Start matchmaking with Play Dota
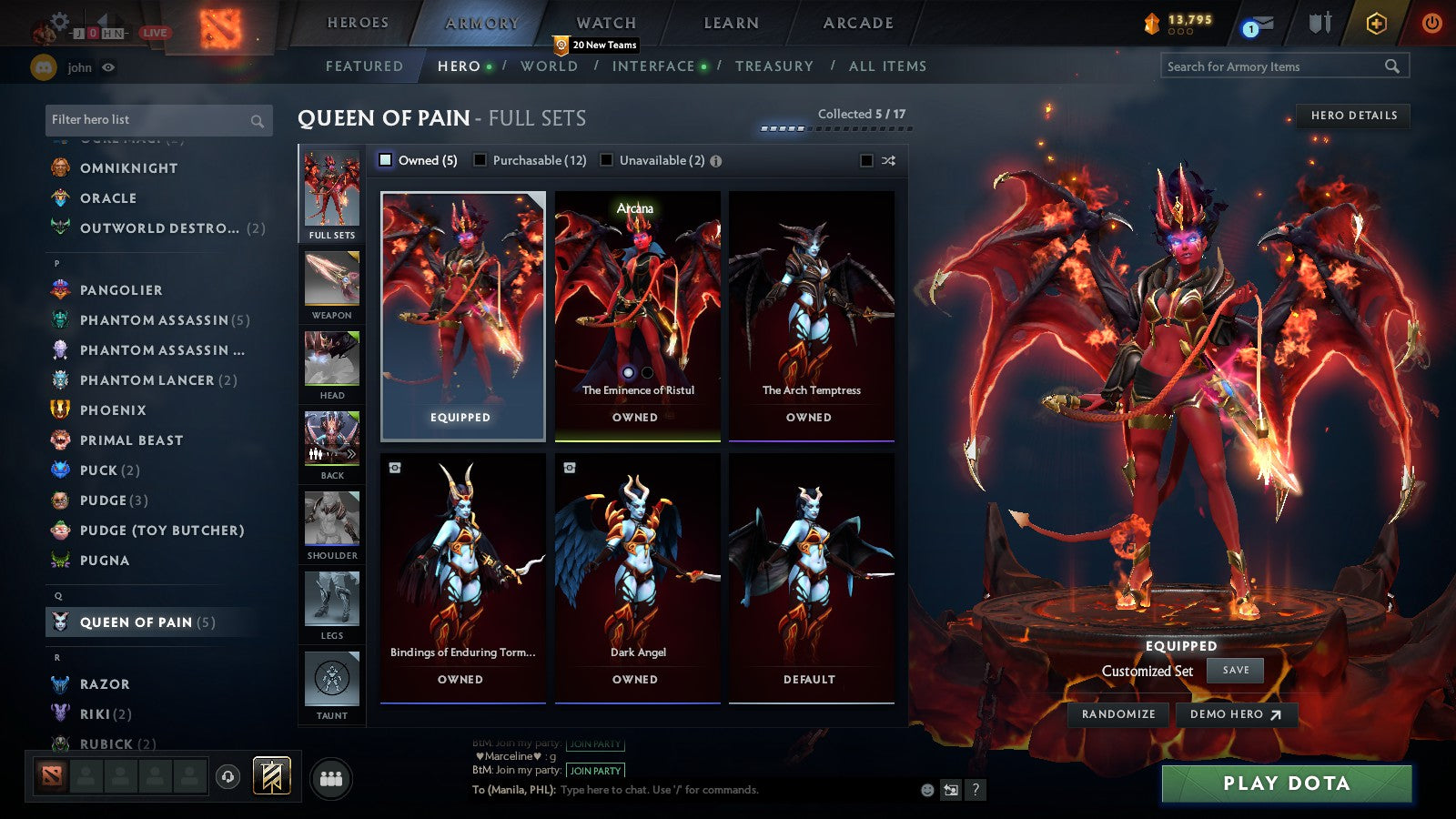Screen dimensions: 1456x819 [x=1286, y=784]
